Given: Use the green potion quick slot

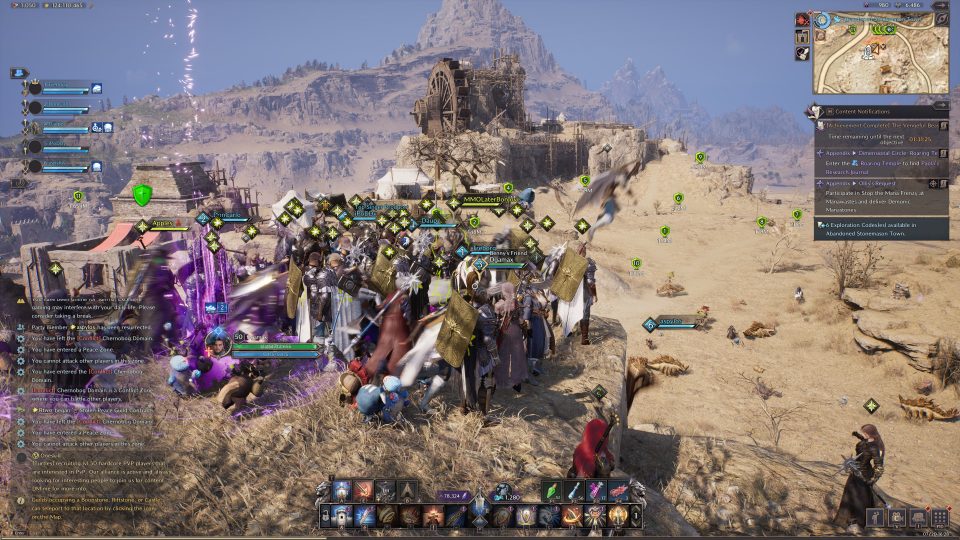Looking at the screenshot, I should [553, 490].
